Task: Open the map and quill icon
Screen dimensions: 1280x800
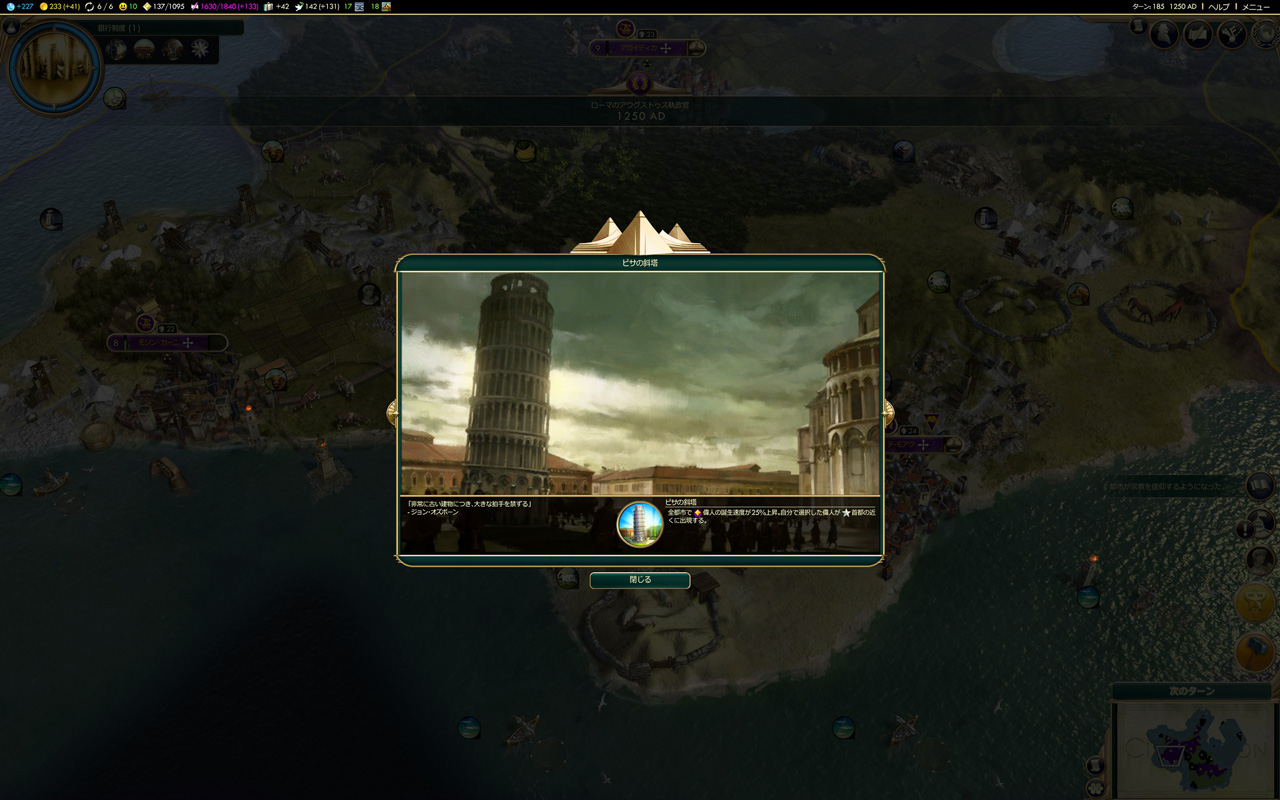Action: [1198, 35]
